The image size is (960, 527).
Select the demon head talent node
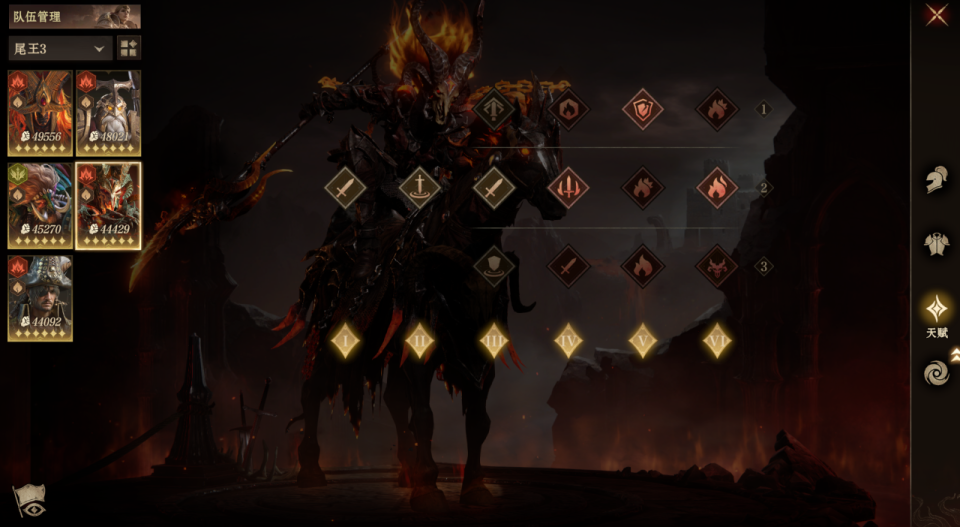(x=716, y=266)
